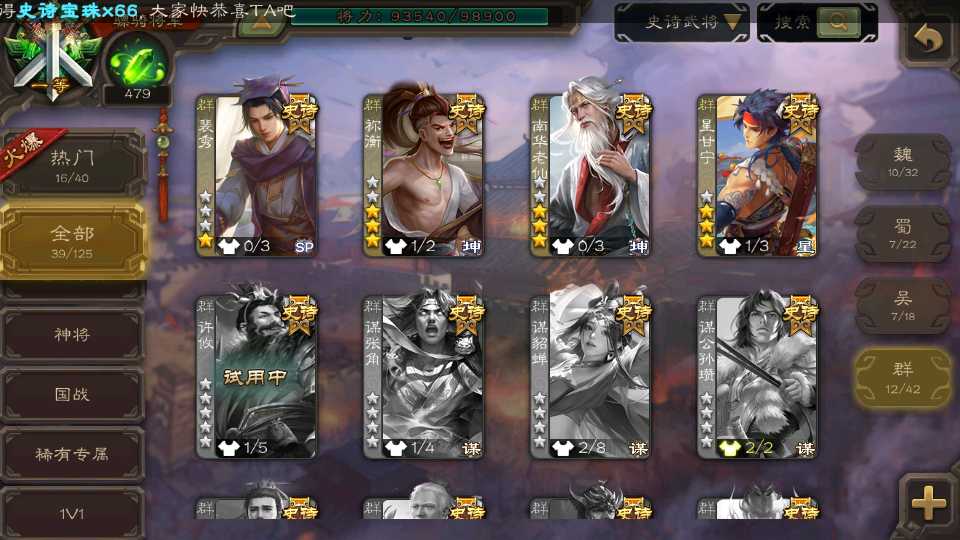Switch to the 热门 category

(x=71, y=163)
